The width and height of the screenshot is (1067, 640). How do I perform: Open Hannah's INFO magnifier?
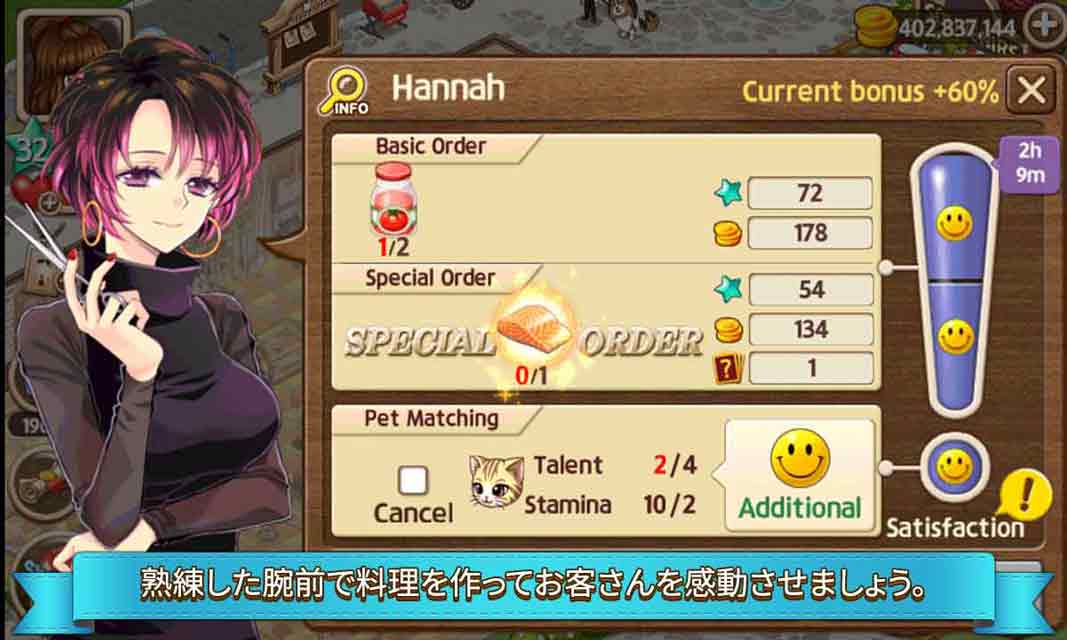coord(344,92)
